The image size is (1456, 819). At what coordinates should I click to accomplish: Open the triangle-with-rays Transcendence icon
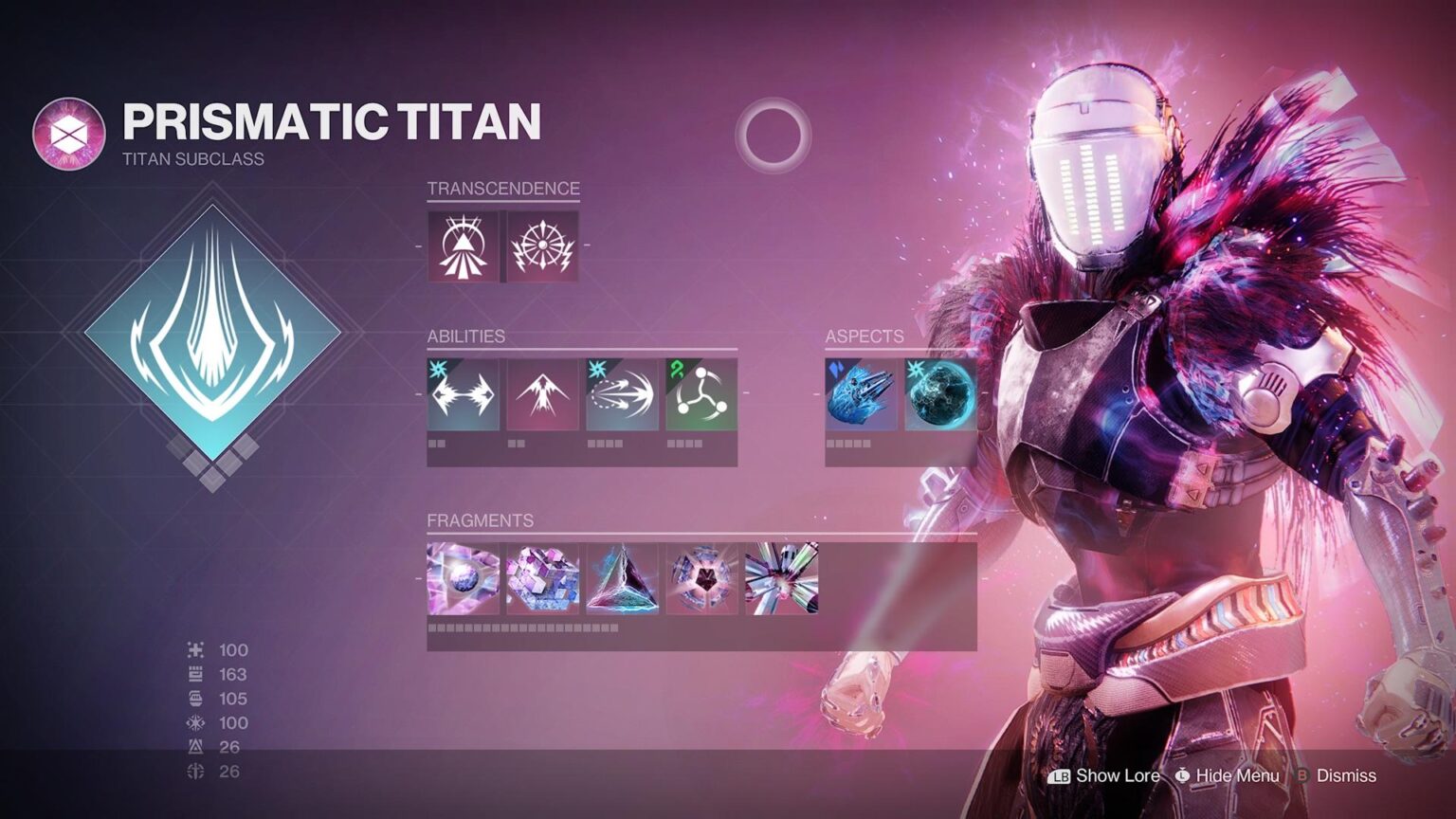coord(463,246)
